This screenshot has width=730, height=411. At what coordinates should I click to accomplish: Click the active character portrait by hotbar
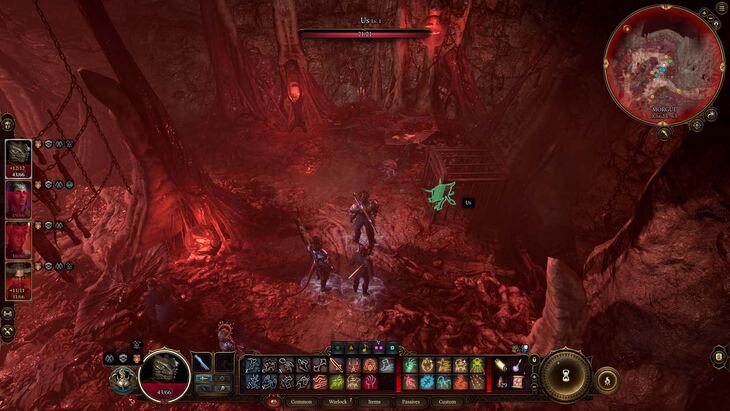163,373
